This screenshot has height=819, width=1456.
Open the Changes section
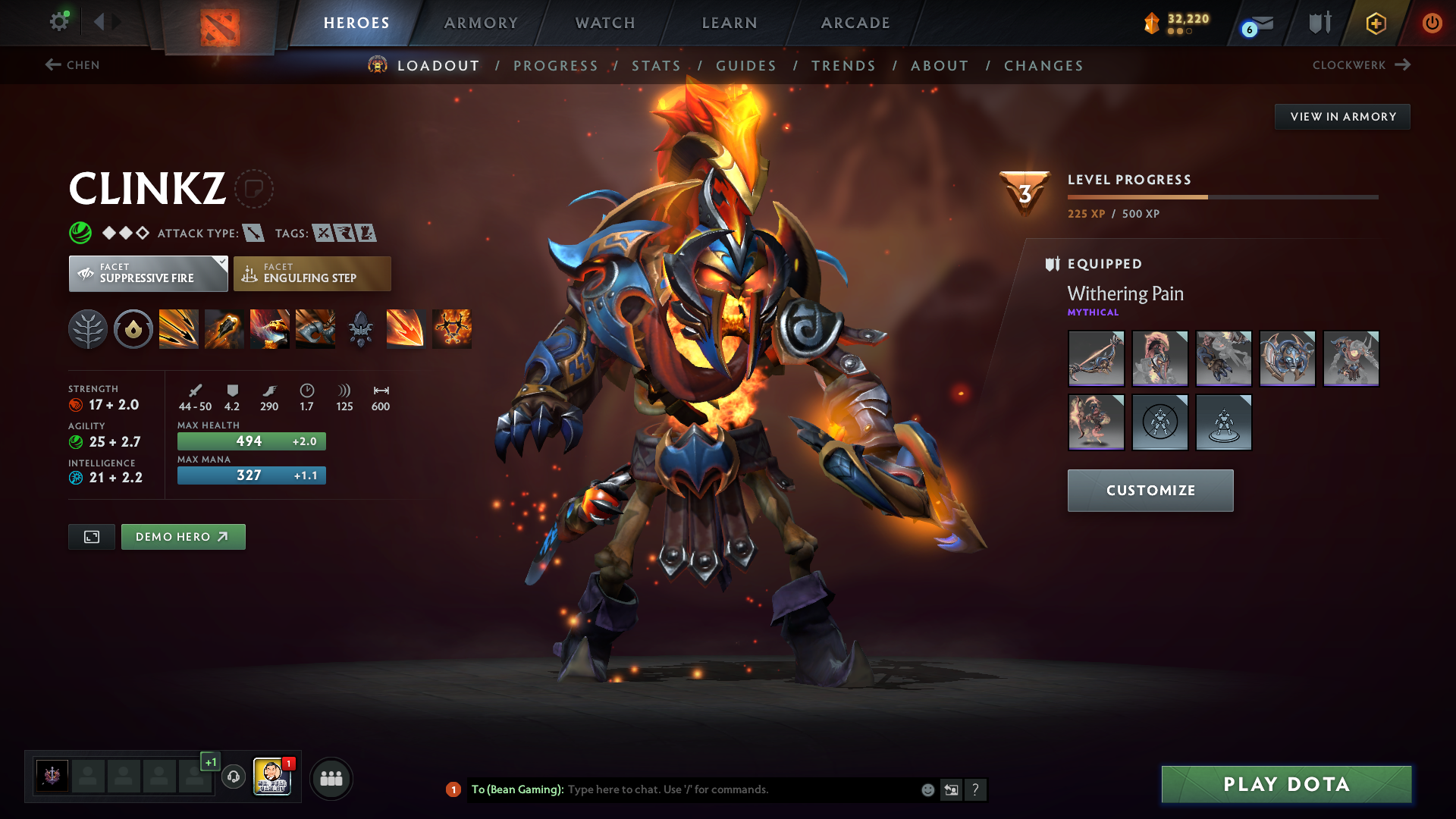pos(1043,66)
